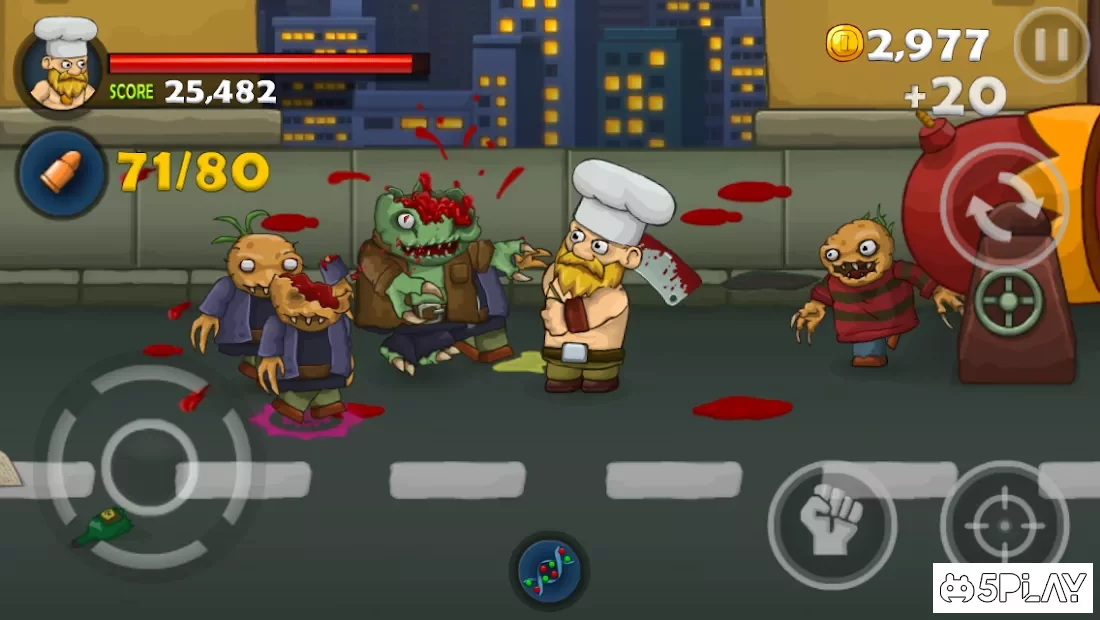
Task: Click the gold coin currency icon
Action: click(x=844, y=43)
